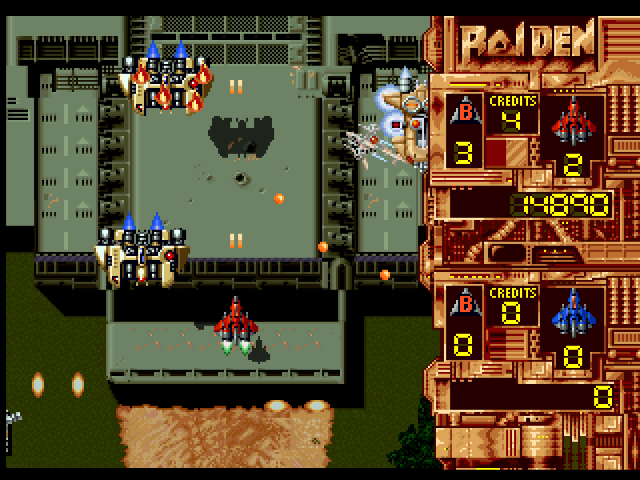The height and width of the screenshot is (480, 640).
Task: Select the bomb icon beside the red fighter
Action: click(463, 112)
